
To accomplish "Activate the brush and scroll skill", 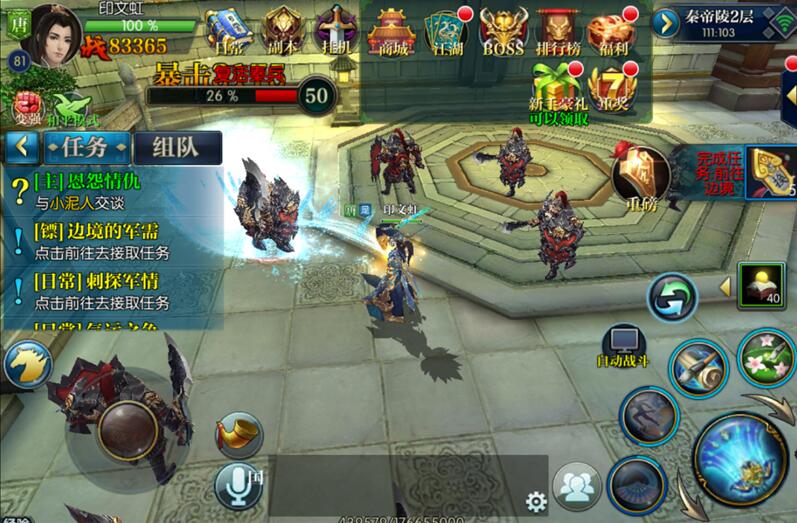I will pos(699,368).
